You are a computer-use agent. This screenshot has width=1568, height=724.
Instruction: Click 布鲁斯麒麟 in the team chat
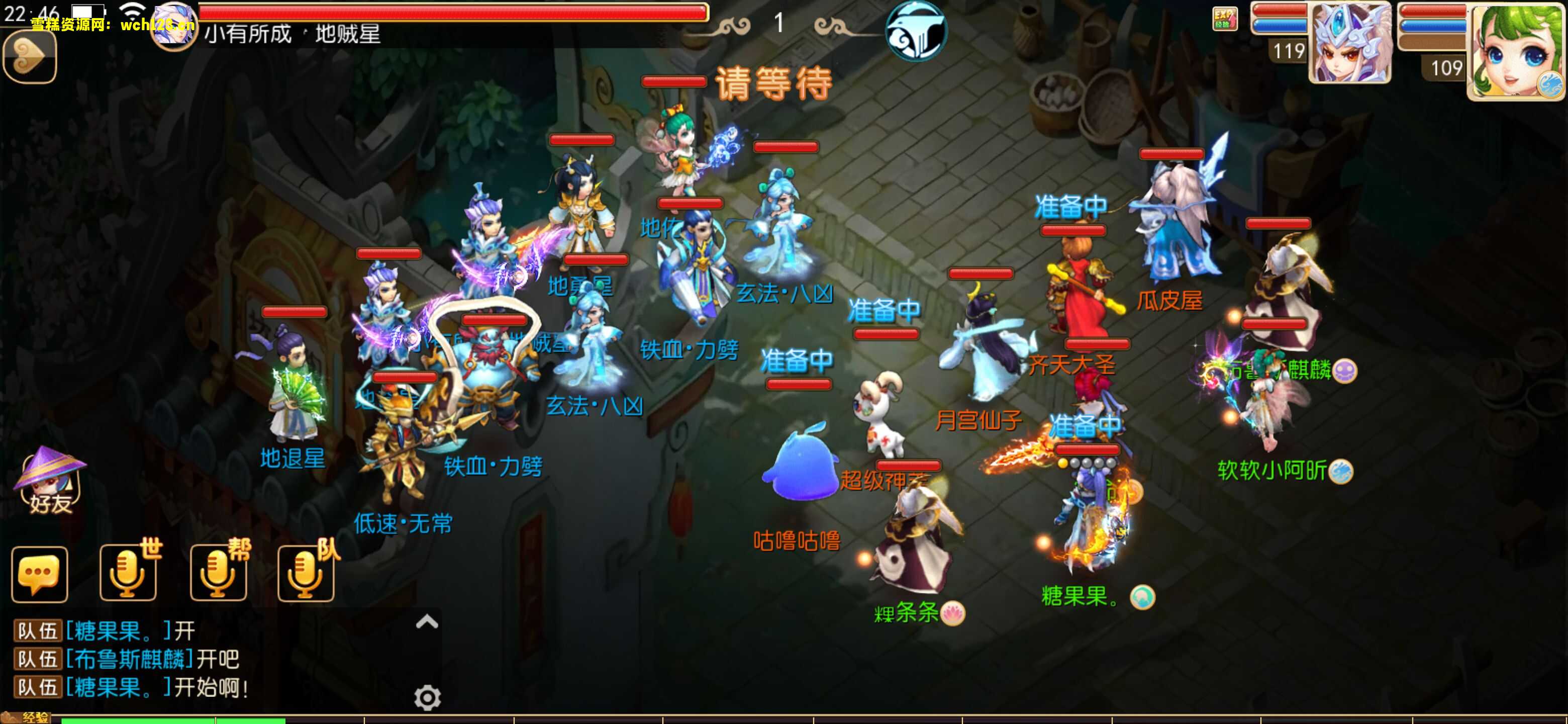pyautogui.click(x=128, y=660)
